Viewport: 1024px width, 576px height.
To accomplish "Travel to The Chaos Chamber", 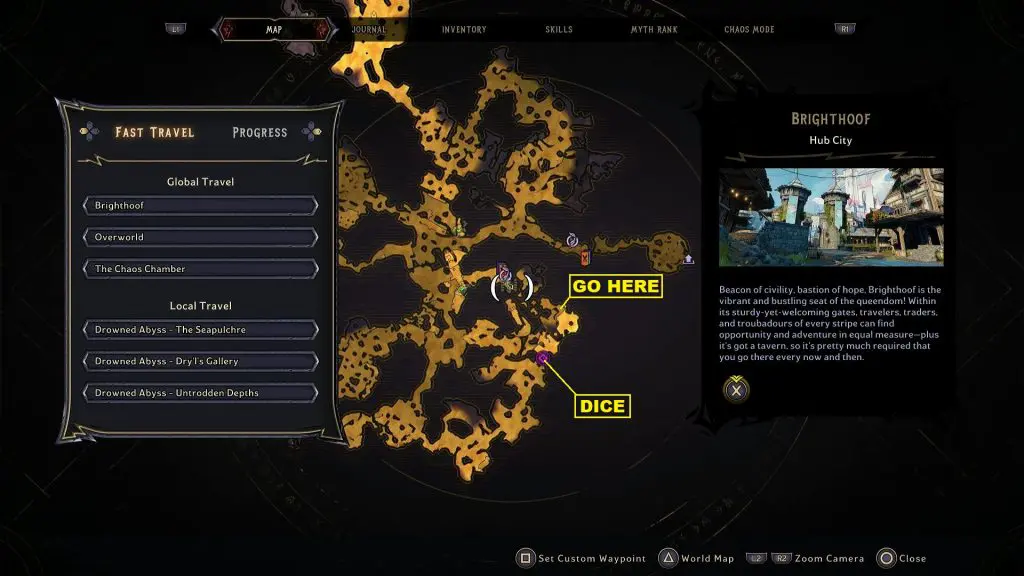I will tap(201, 269).
